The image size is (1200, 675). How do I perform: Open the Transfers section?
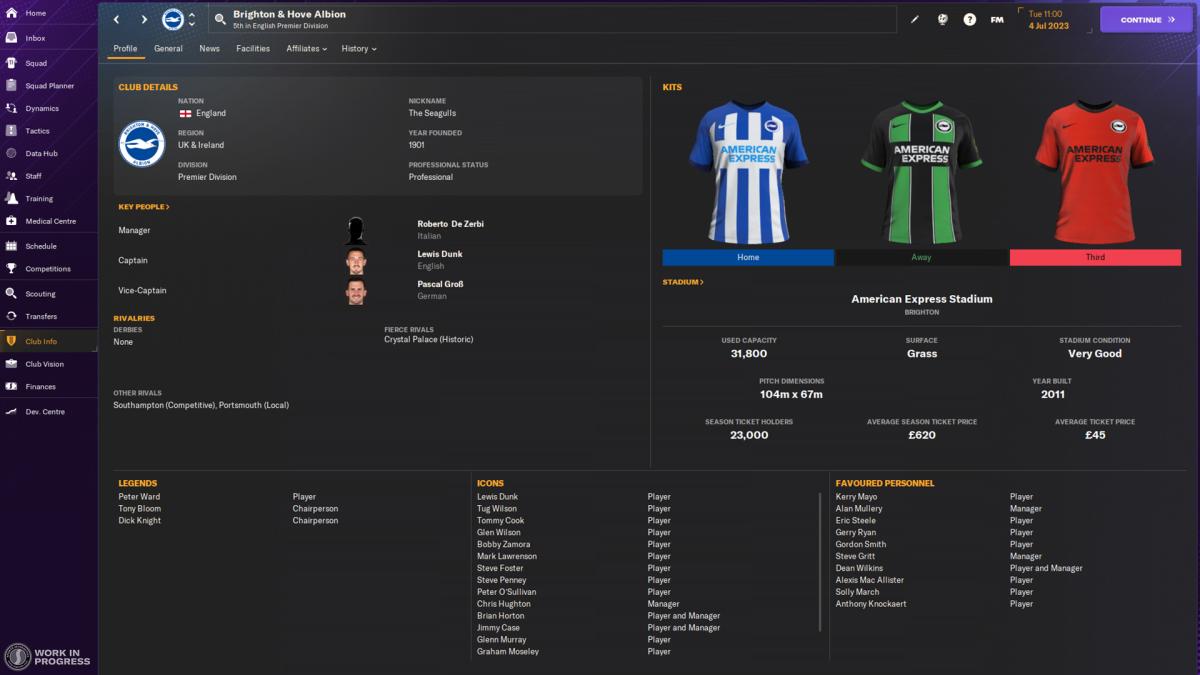coord(41,316)
